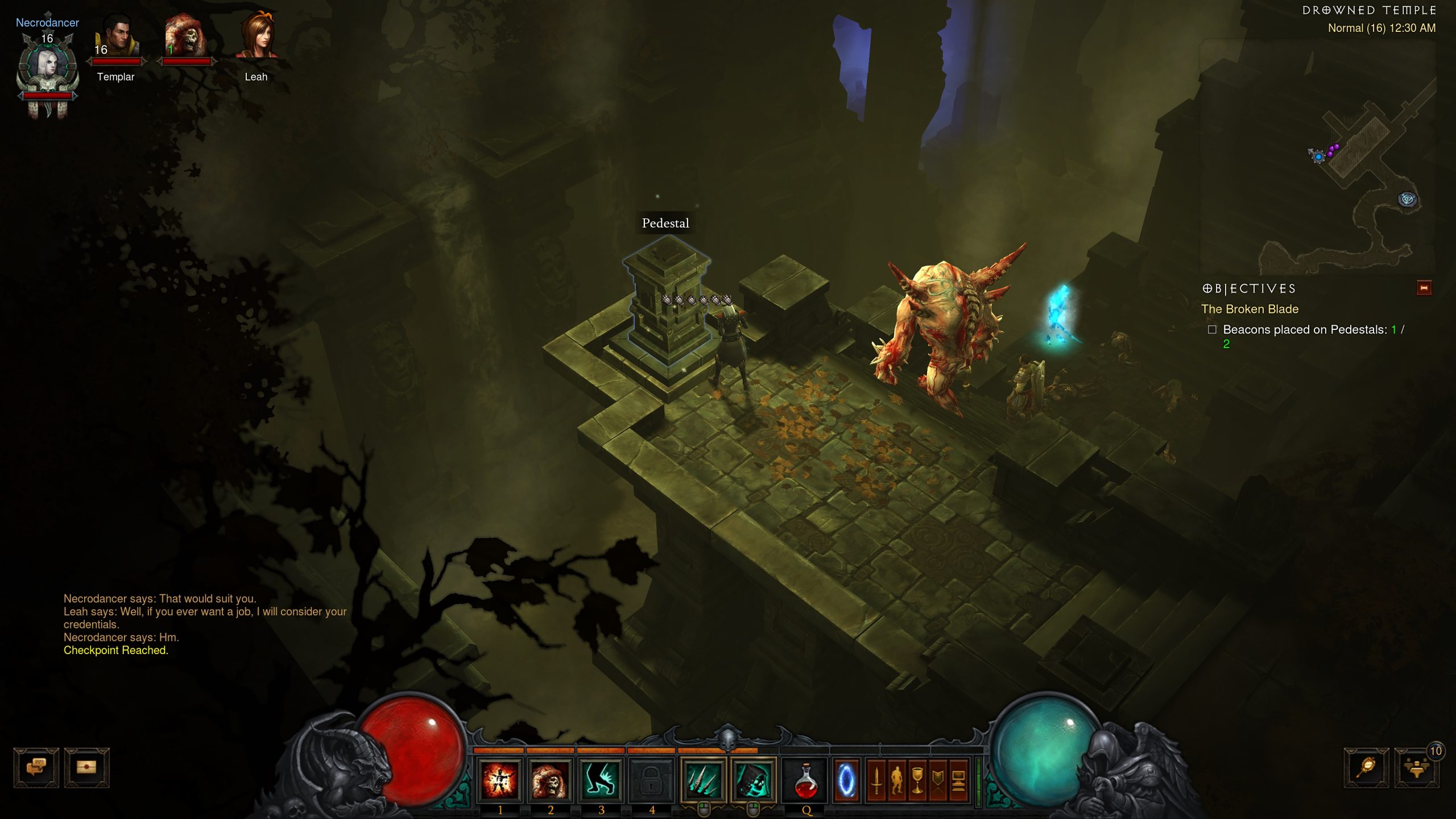
Task: Activate the skull skill in slot 2
Action: pos(551,780)
